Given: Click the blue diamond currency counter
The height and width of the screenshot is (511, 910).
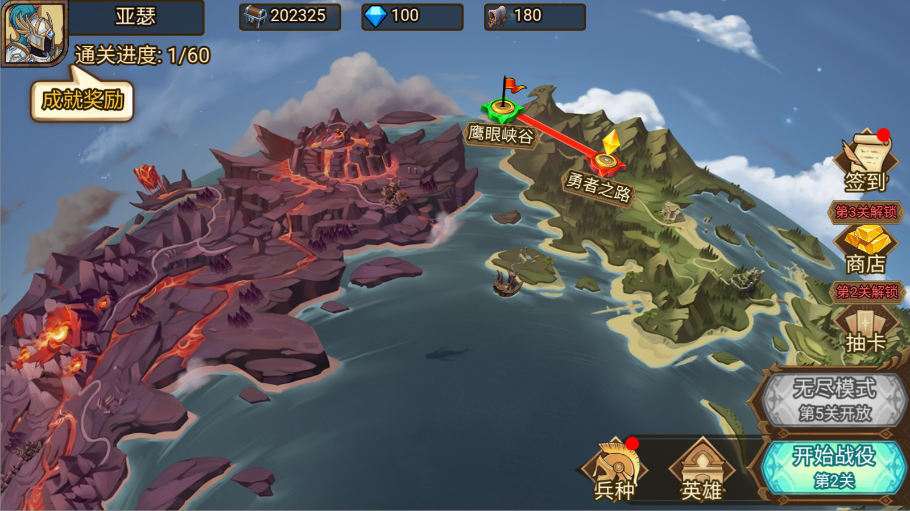Looking at the screenshot, I should 412,16.
